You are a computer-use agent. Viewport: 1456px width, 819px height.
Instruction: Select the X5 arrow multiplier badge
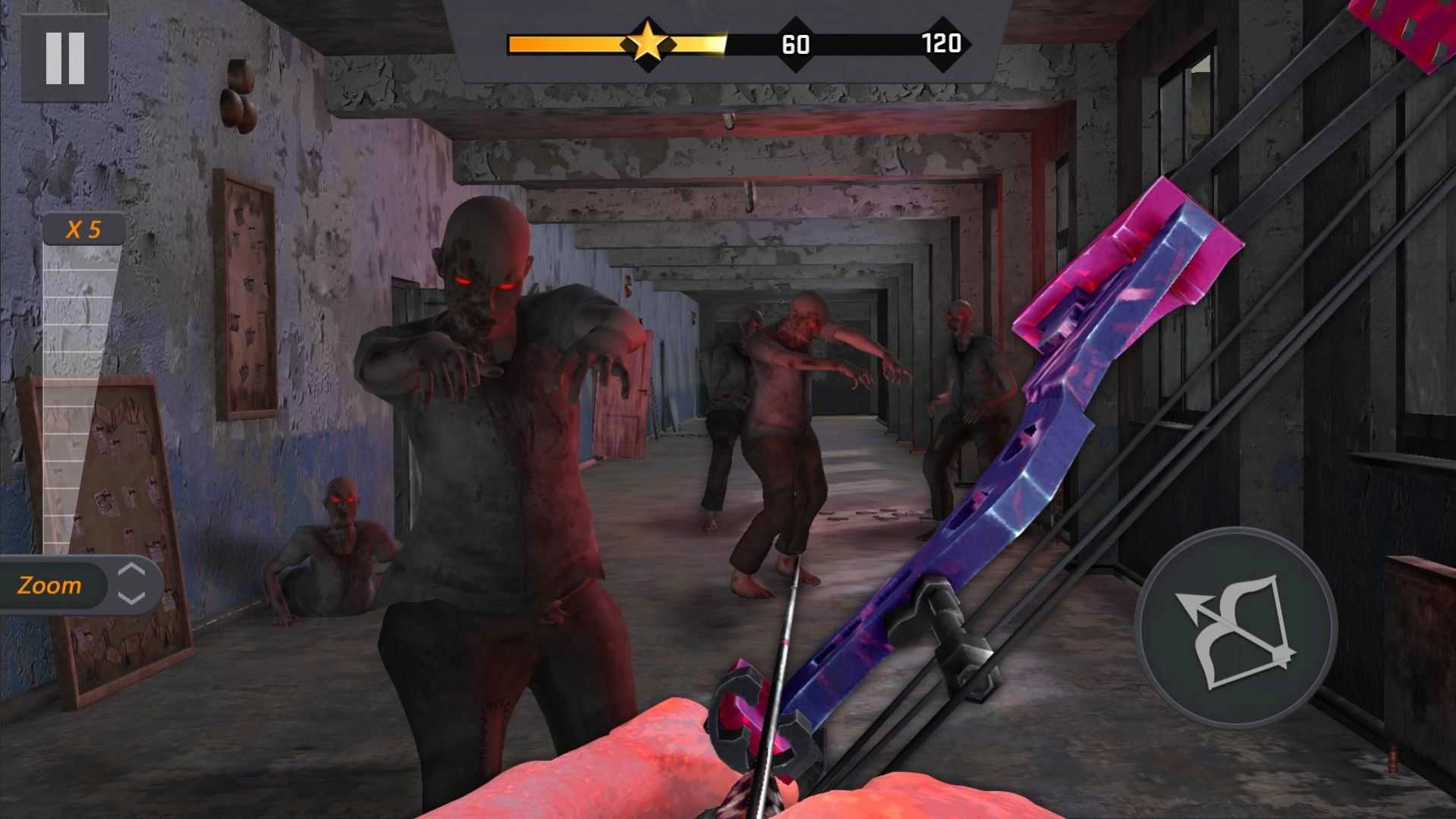[85, 228]
